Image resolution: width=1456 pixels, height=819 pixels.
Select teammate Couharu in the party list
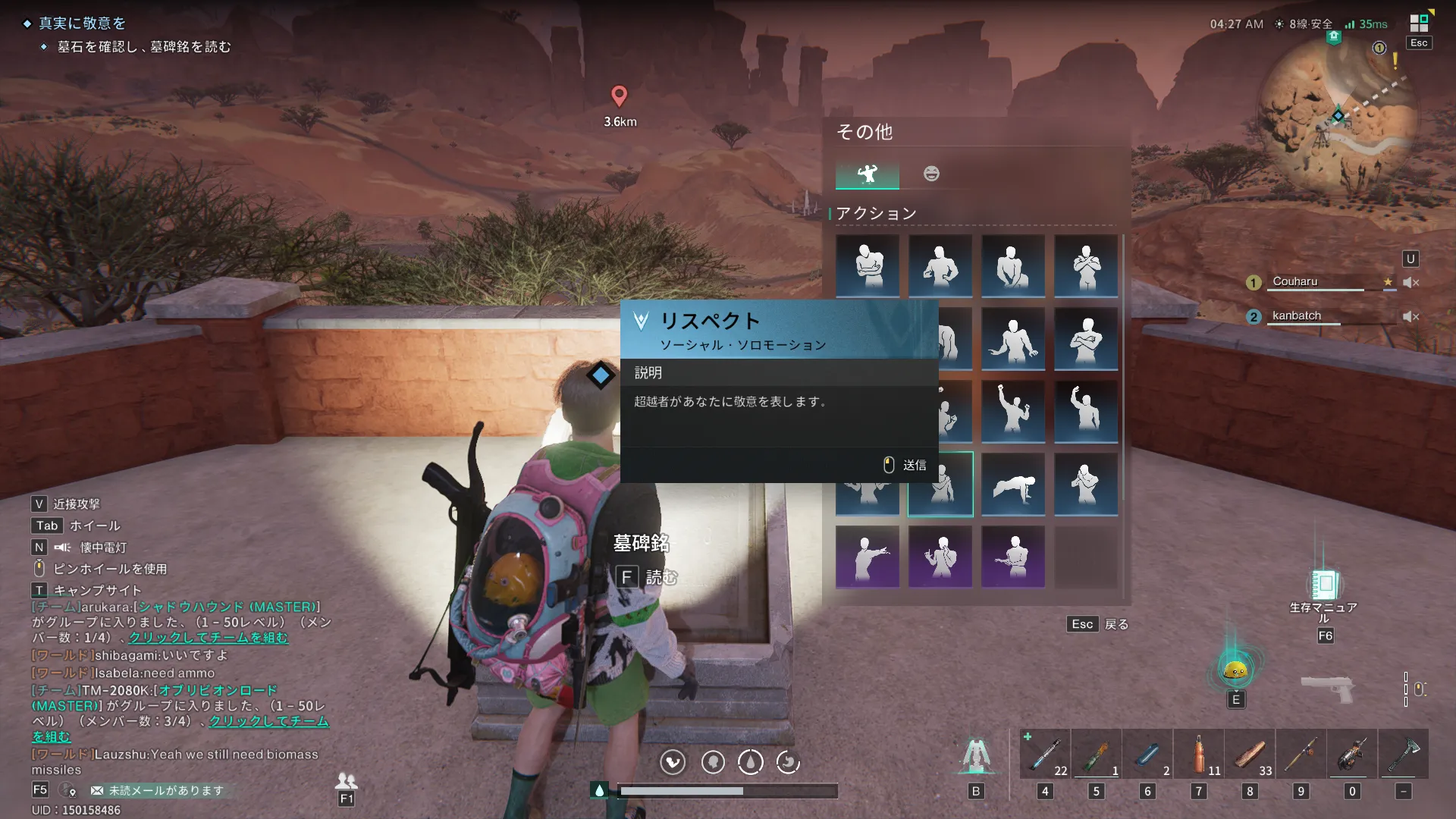pos(1295,281)
